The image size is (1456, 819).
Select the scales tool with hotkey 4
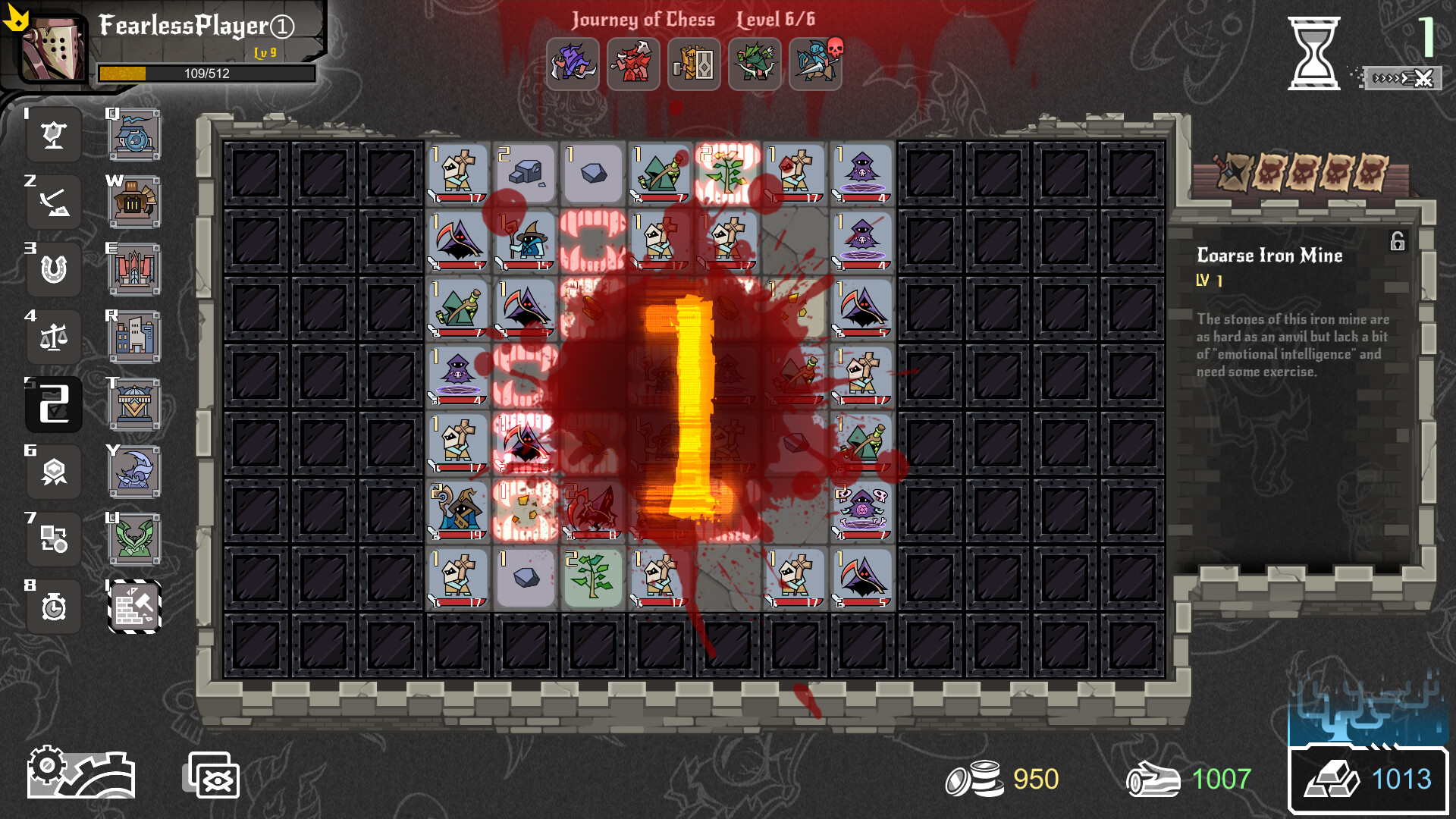[53, 337]
